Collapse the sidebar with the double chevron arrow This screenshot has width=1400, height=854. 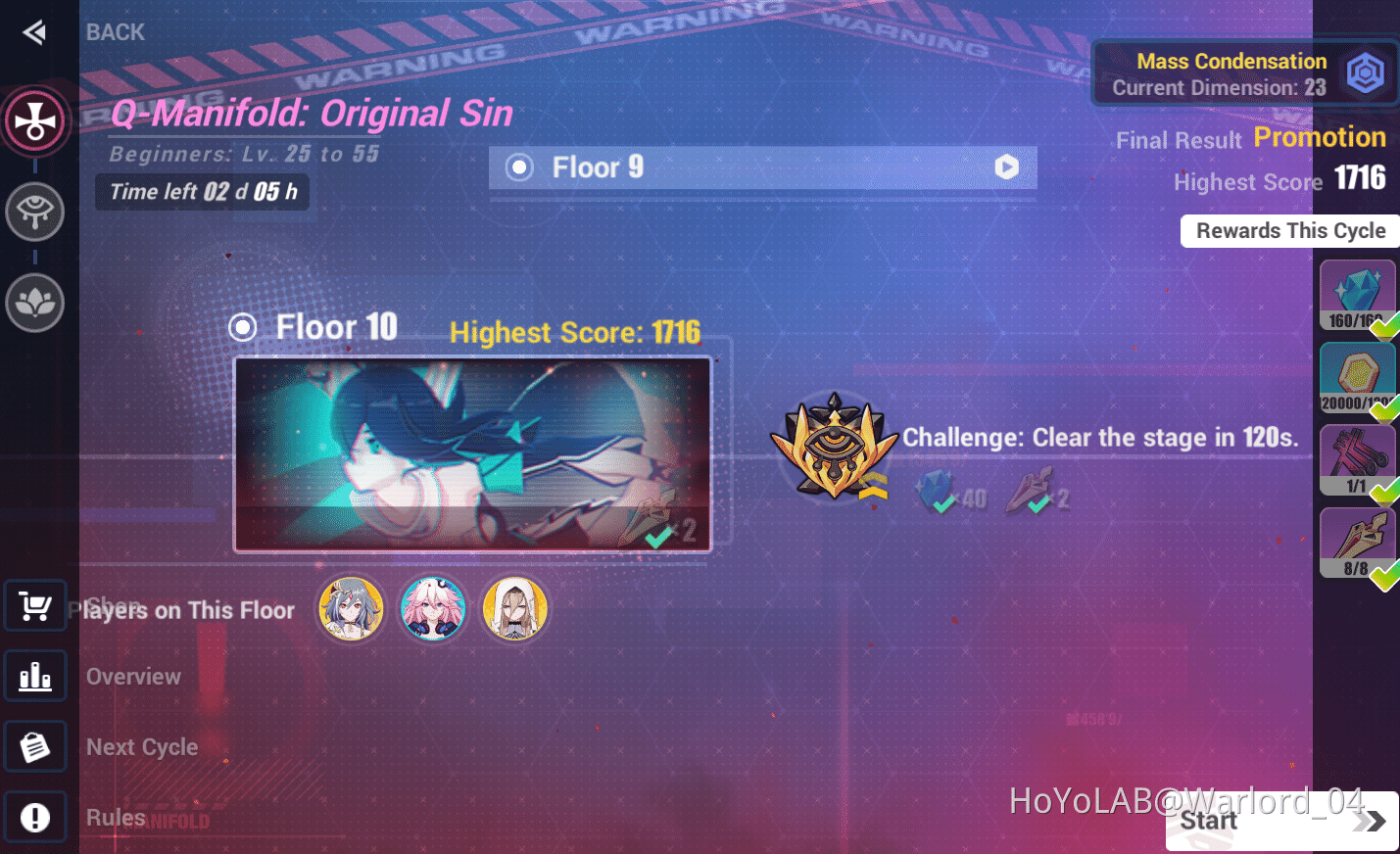(33, 31)
